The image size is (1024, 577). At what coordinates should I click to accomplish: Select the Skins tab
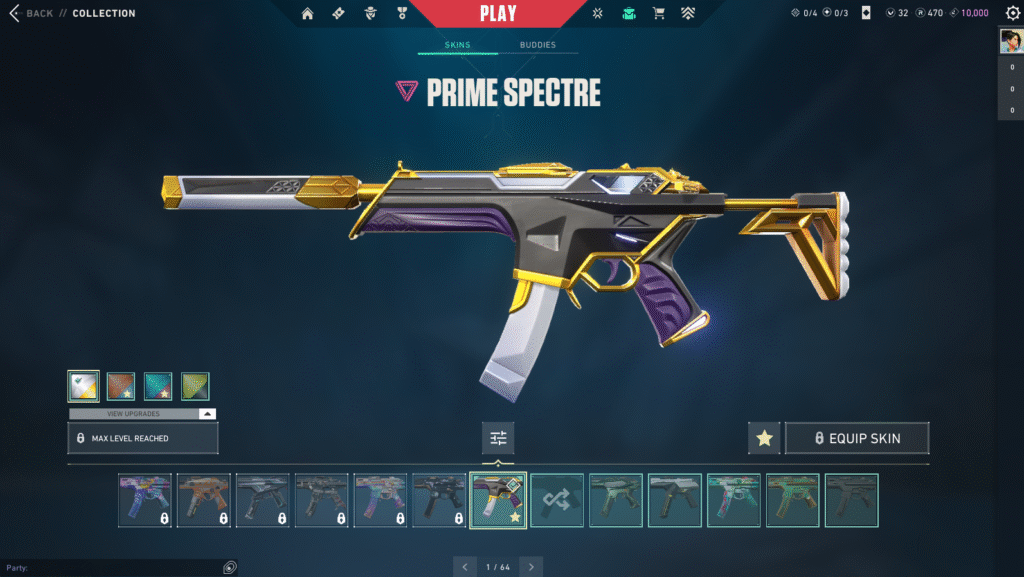coord(457,46)
